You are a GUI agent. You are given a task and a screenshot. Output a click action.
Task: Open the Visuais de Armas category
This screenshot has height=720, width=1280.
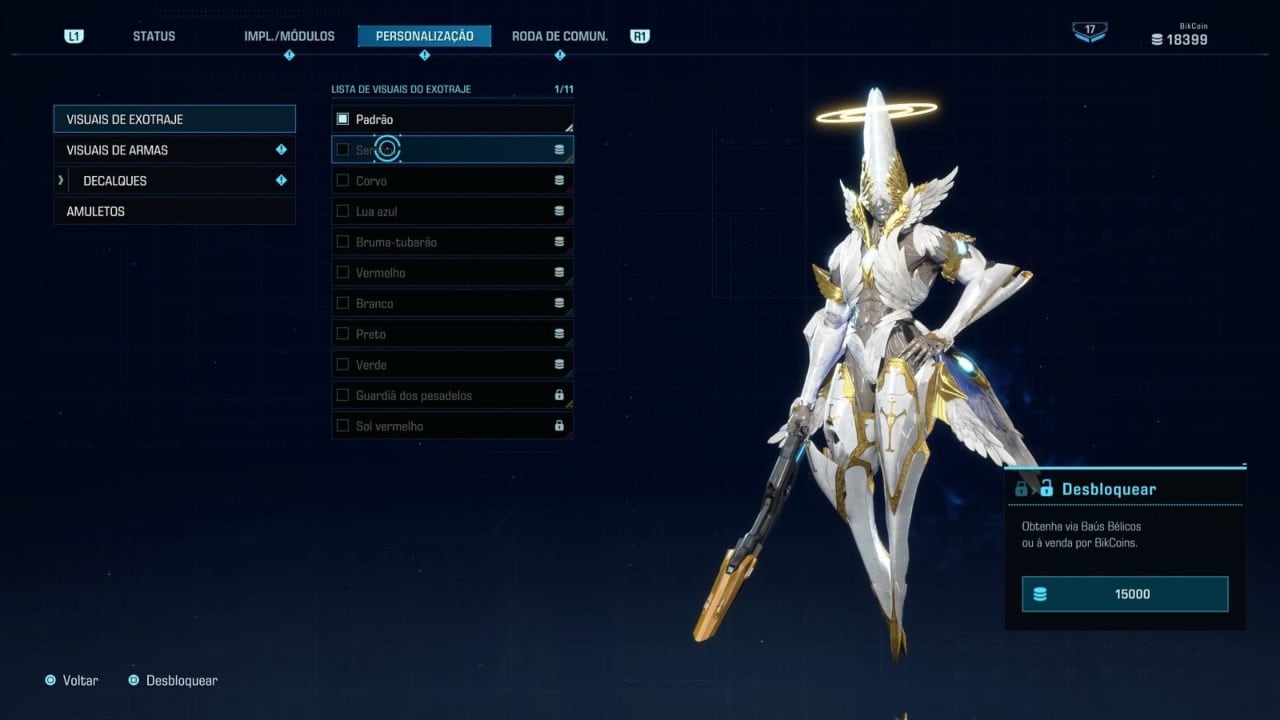coord(174,150)
